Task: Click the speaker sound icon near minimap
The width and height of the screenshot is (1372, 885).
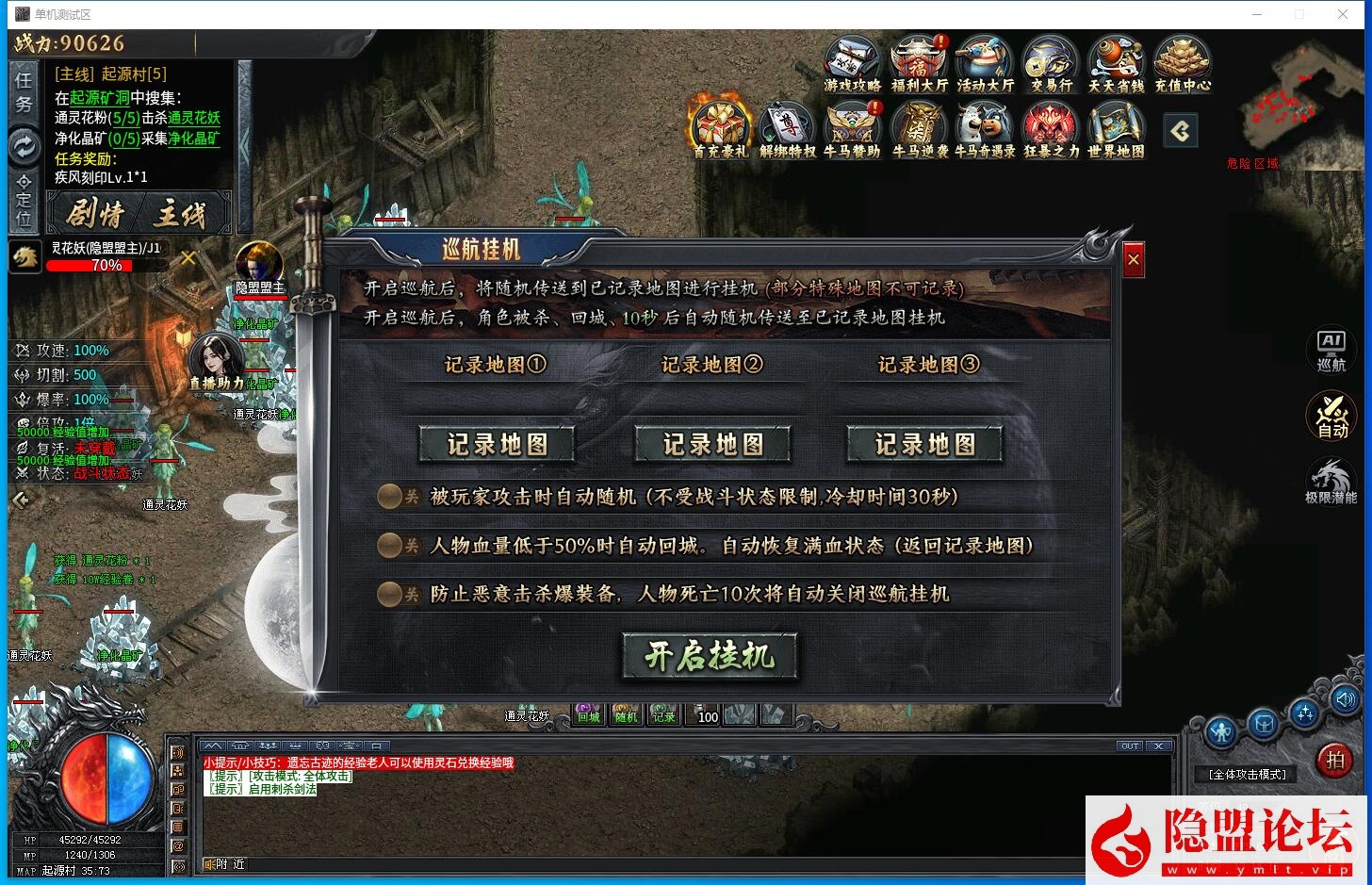Action: point(1346,699)
